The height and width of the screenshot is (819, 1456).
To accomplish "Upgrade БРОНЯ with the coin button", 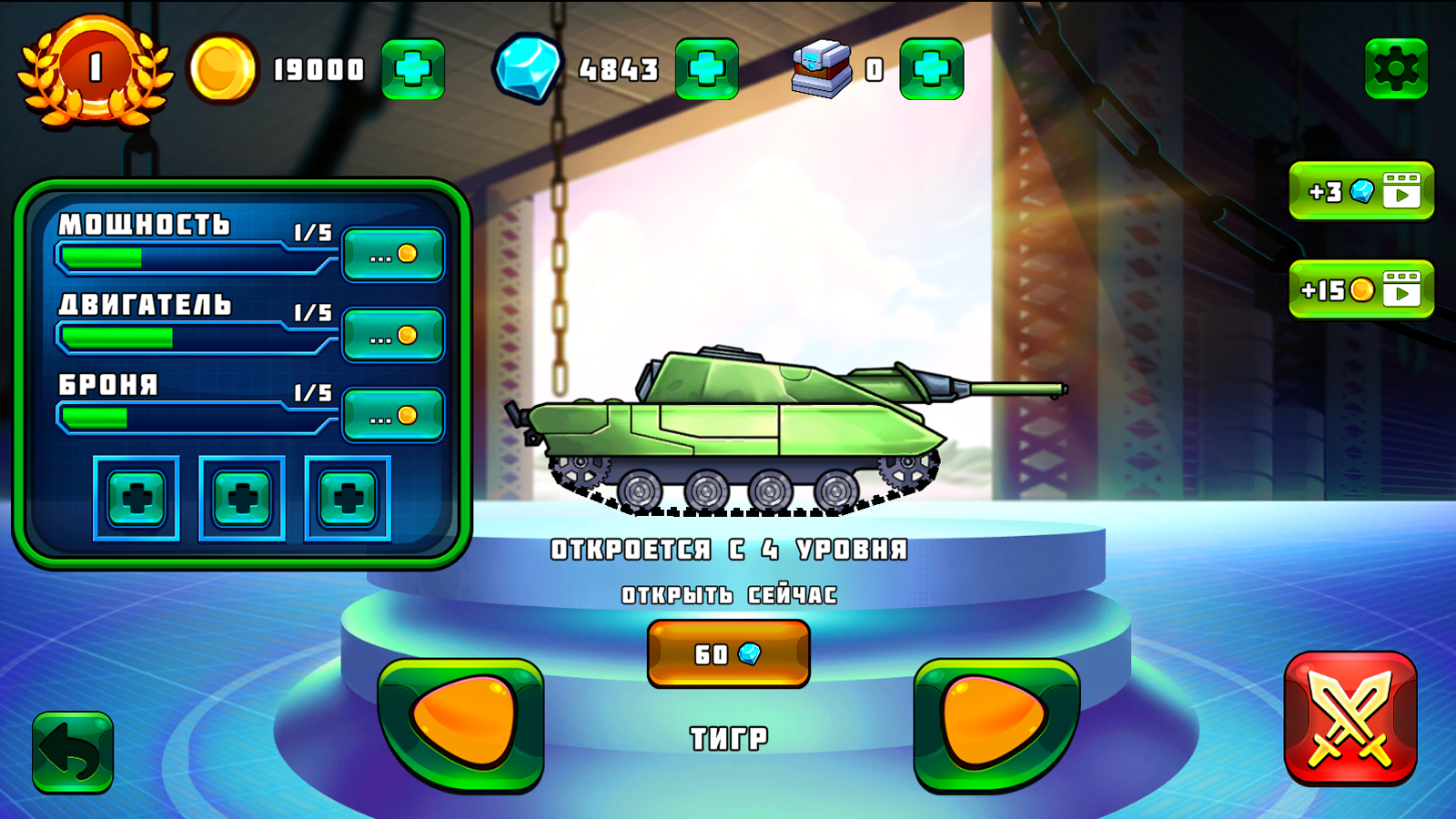I will pyautogui.click(x=393, y=413).
